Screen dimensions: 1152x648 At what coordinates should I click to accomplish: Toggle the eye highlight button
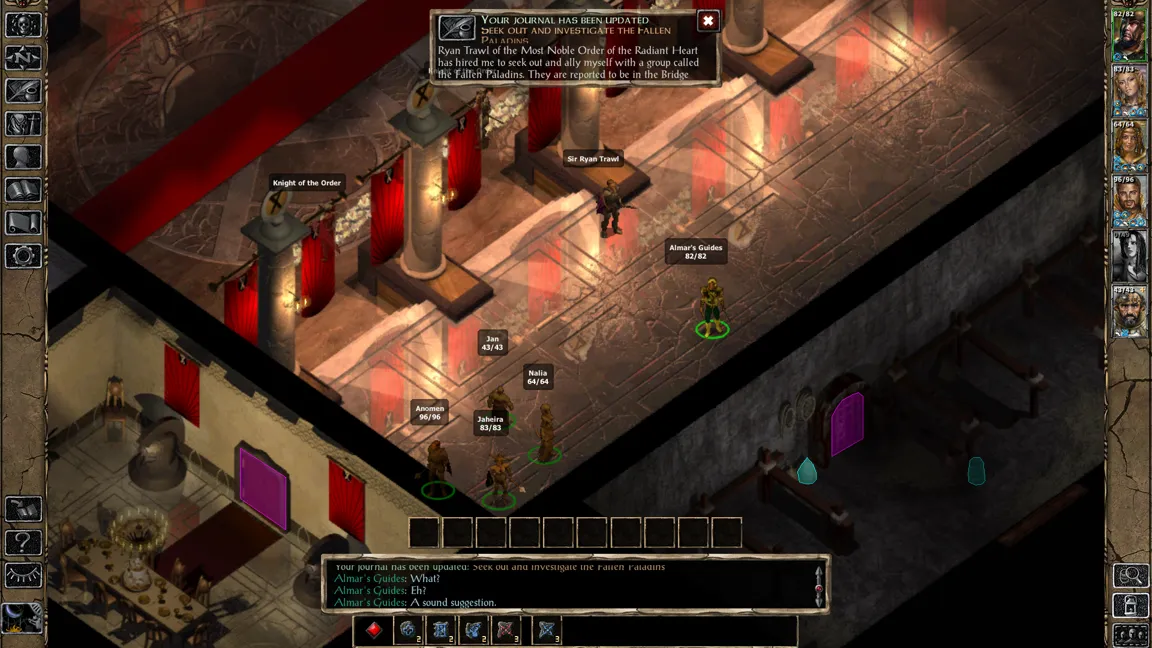click(23, 575)
